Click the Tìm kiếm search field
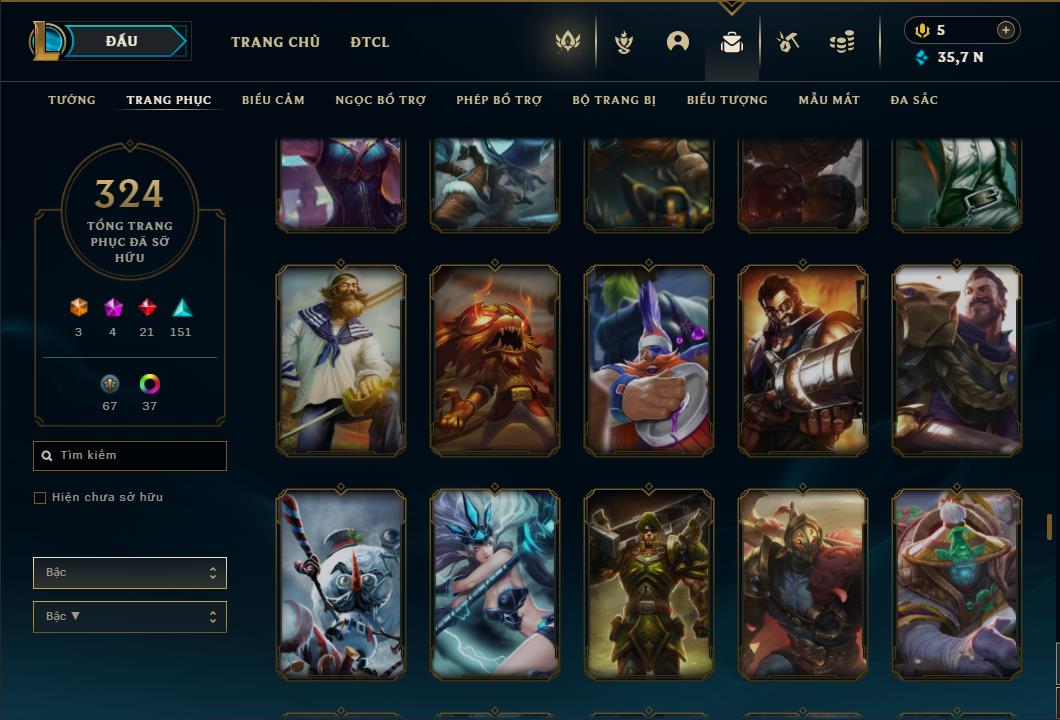Viewport: 1060px width, 720px height. point(130,456)
